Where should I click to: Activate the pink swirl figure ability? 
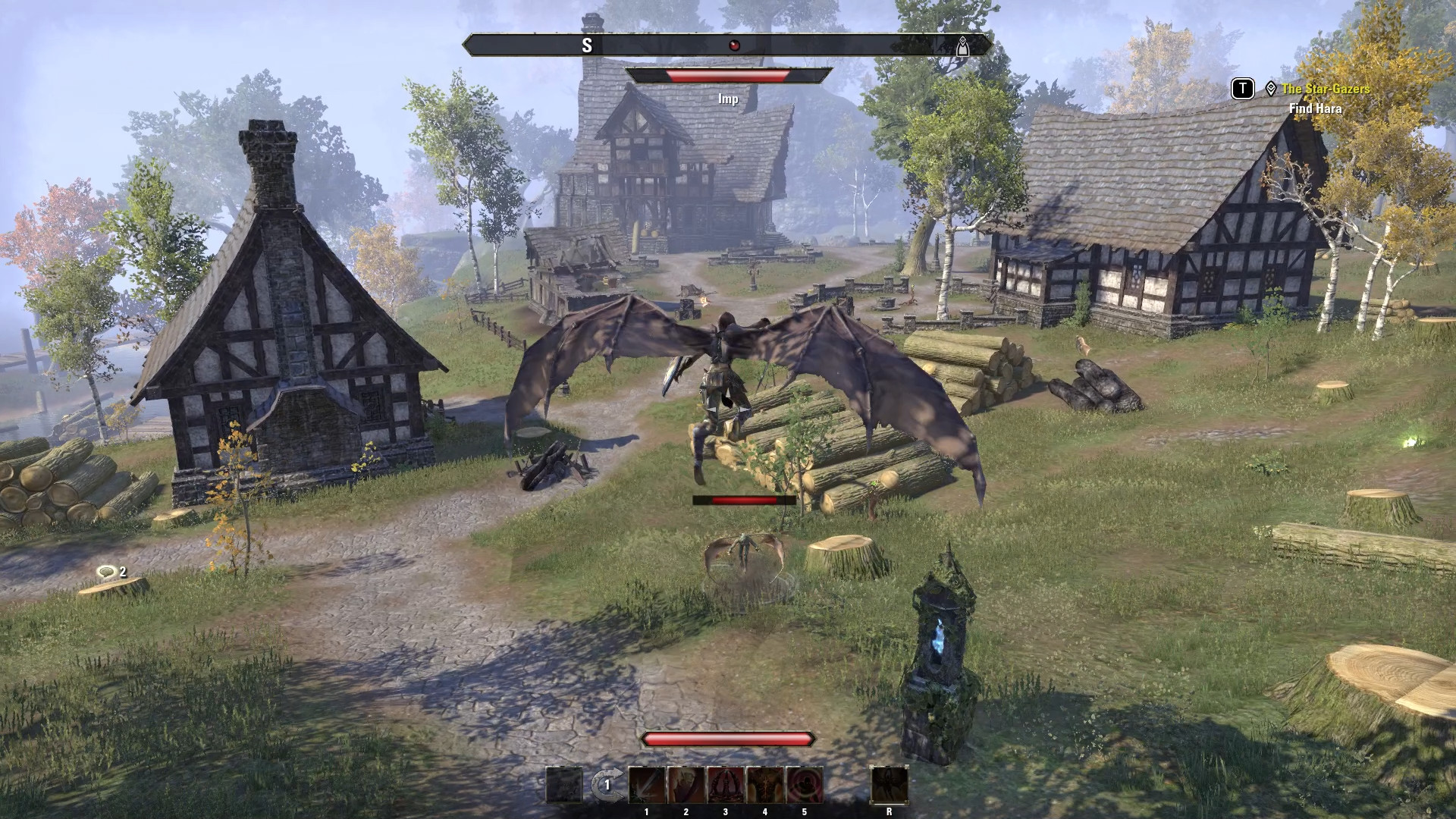tap(805, 784)
